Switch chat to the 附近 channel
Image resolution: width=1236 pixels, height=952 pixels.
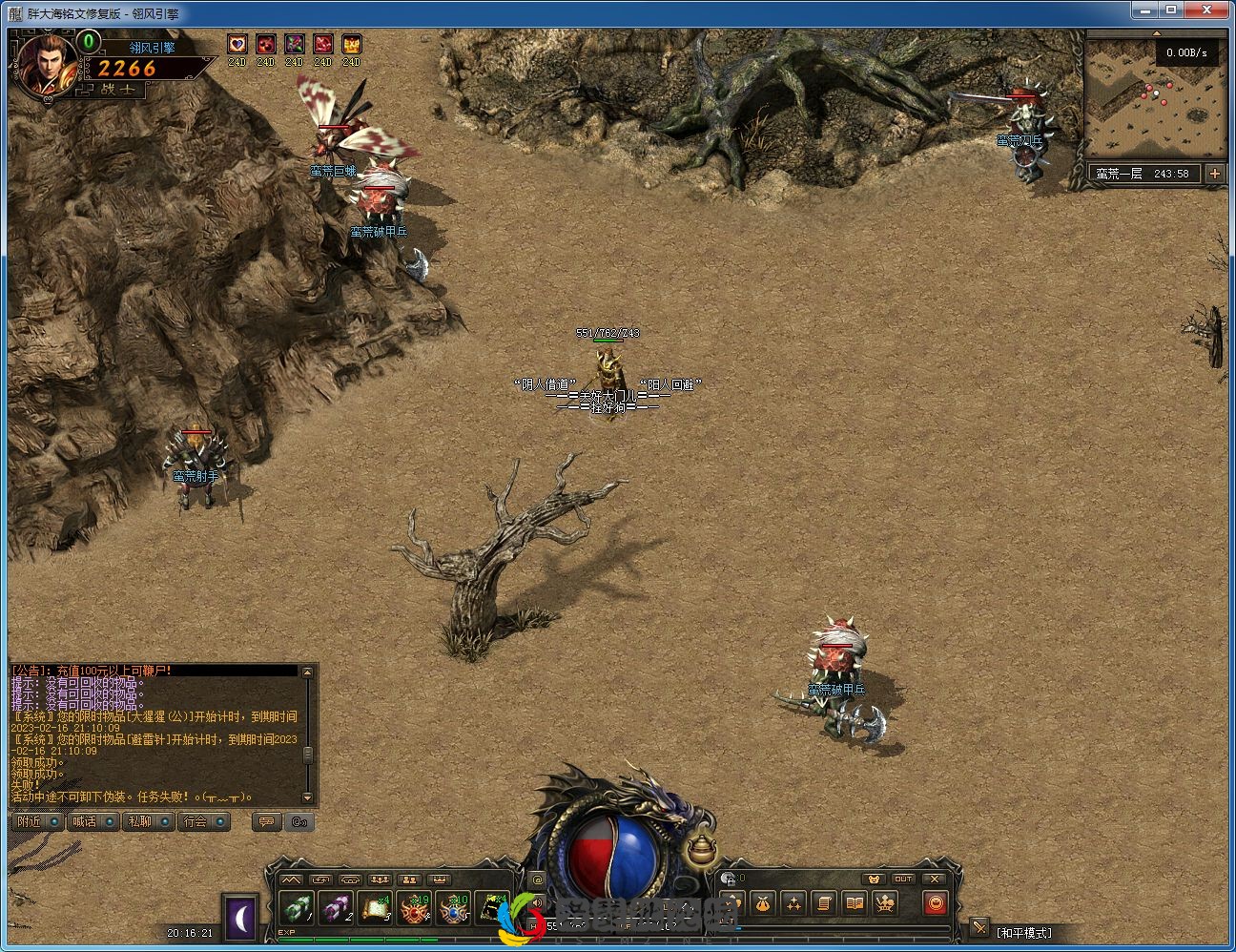pyautogui.click(x=38, y=821)
